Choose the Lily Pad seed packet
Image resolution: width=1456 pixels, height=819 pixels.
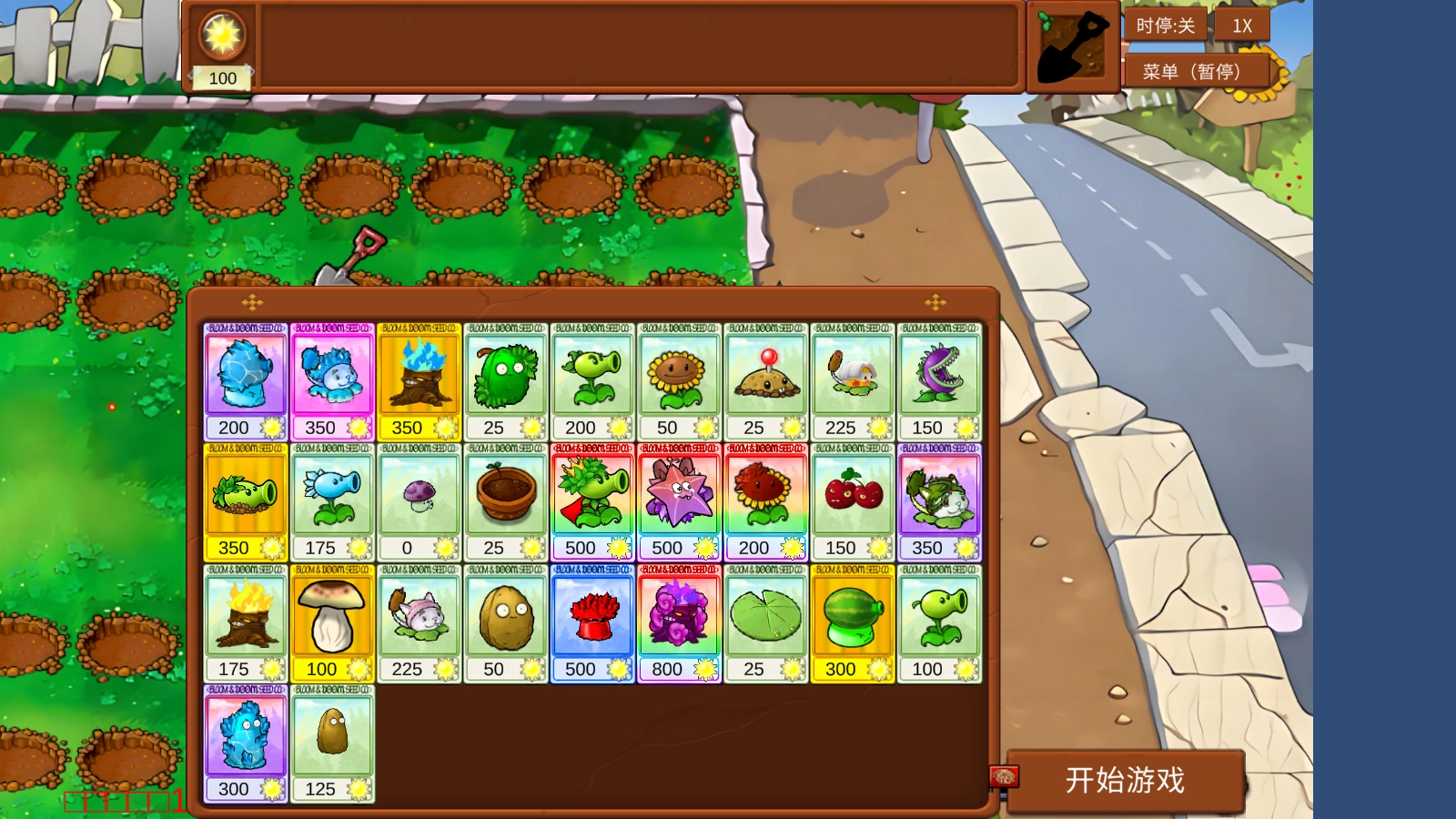(766, 615)
